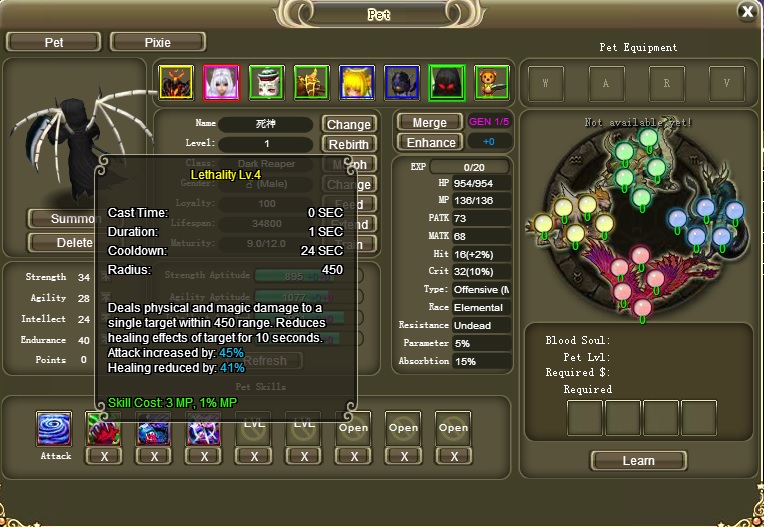The height and width of the screenshot is (527, 764).
Task: Change the pet's name
Action: (349, 125)
